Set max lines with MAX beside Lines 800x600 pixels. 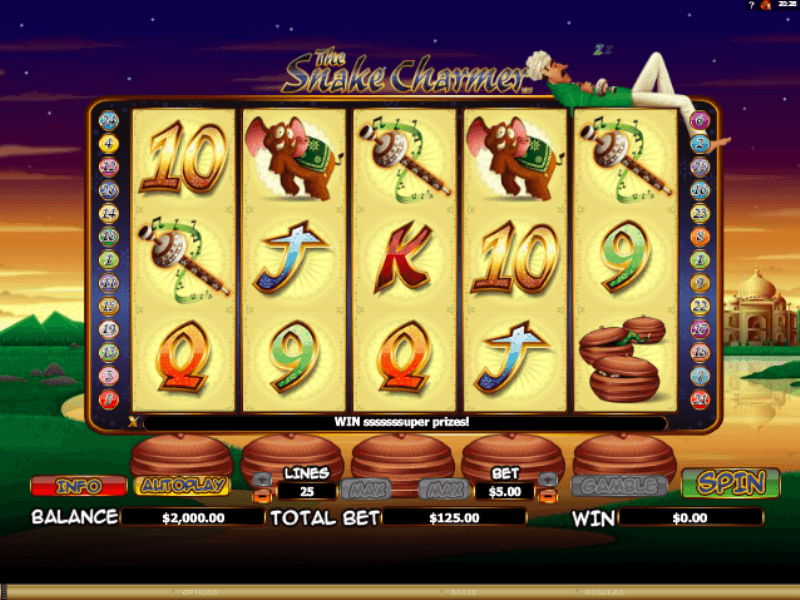pyautogui.click(x=362, y=489)
